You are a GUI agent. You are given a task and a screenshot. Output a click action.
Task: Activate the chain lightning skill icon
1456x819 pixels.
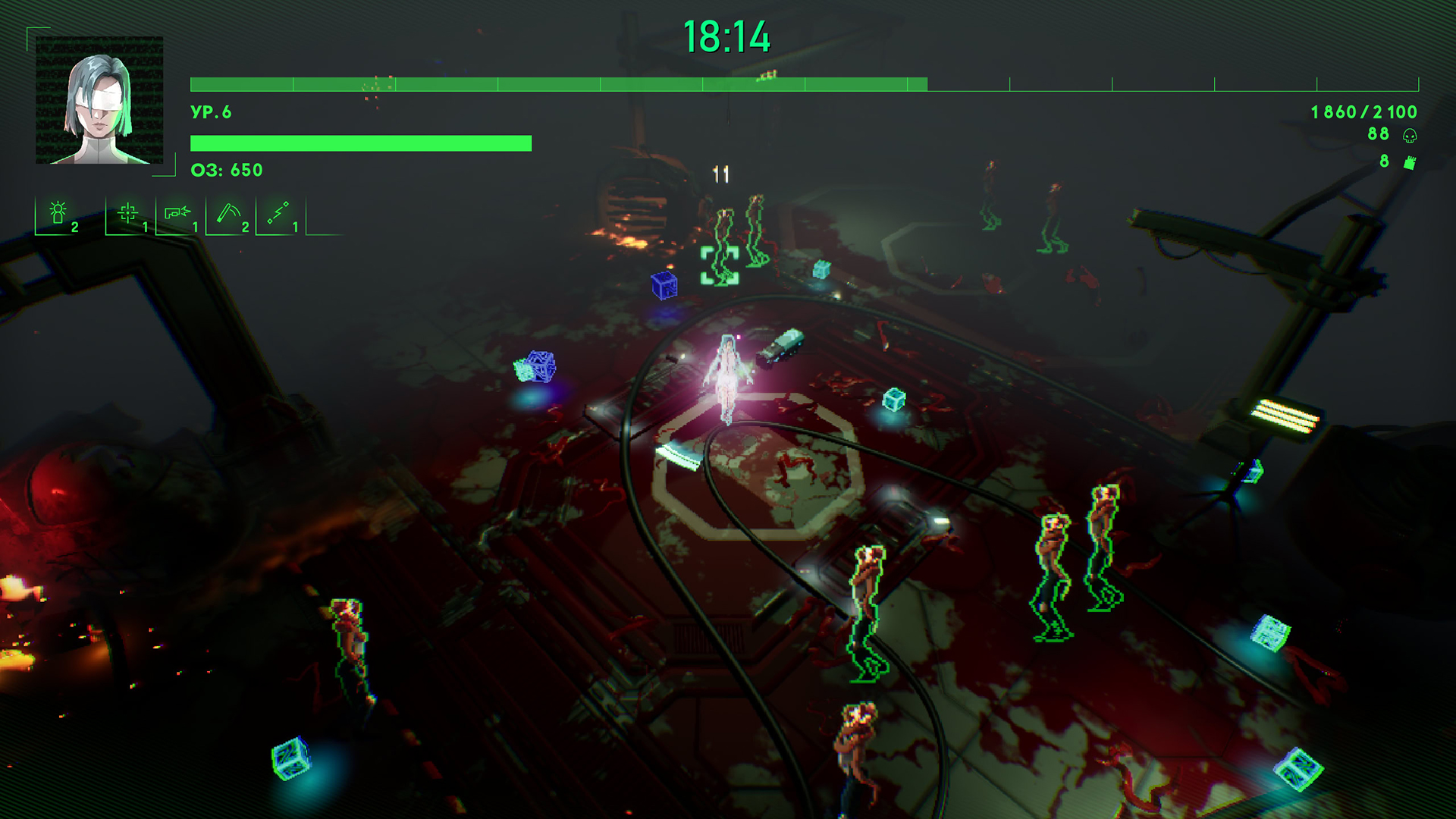(278, 213)
